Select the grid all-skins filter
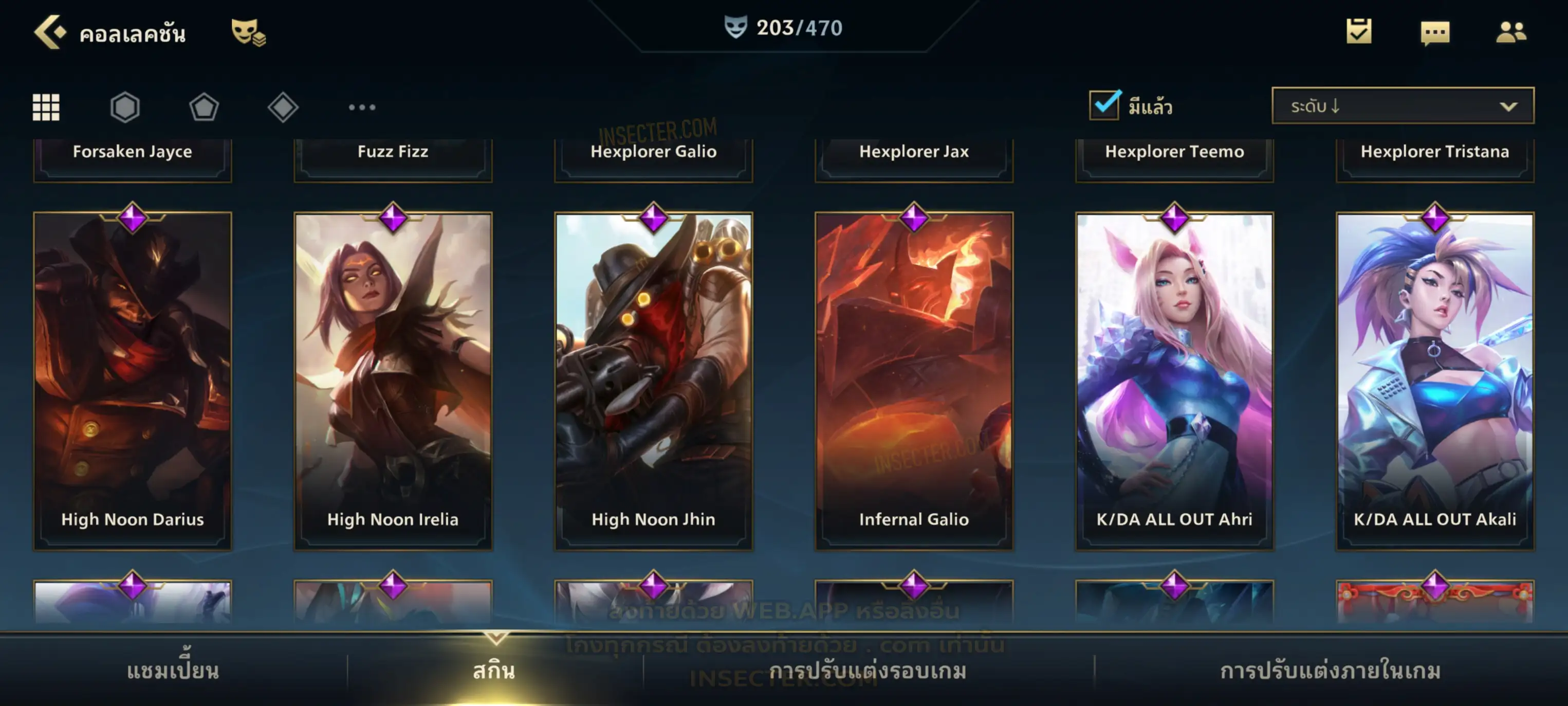This screenshot has width=1568, height=706. pyautogui.click(x=46, y=107)
